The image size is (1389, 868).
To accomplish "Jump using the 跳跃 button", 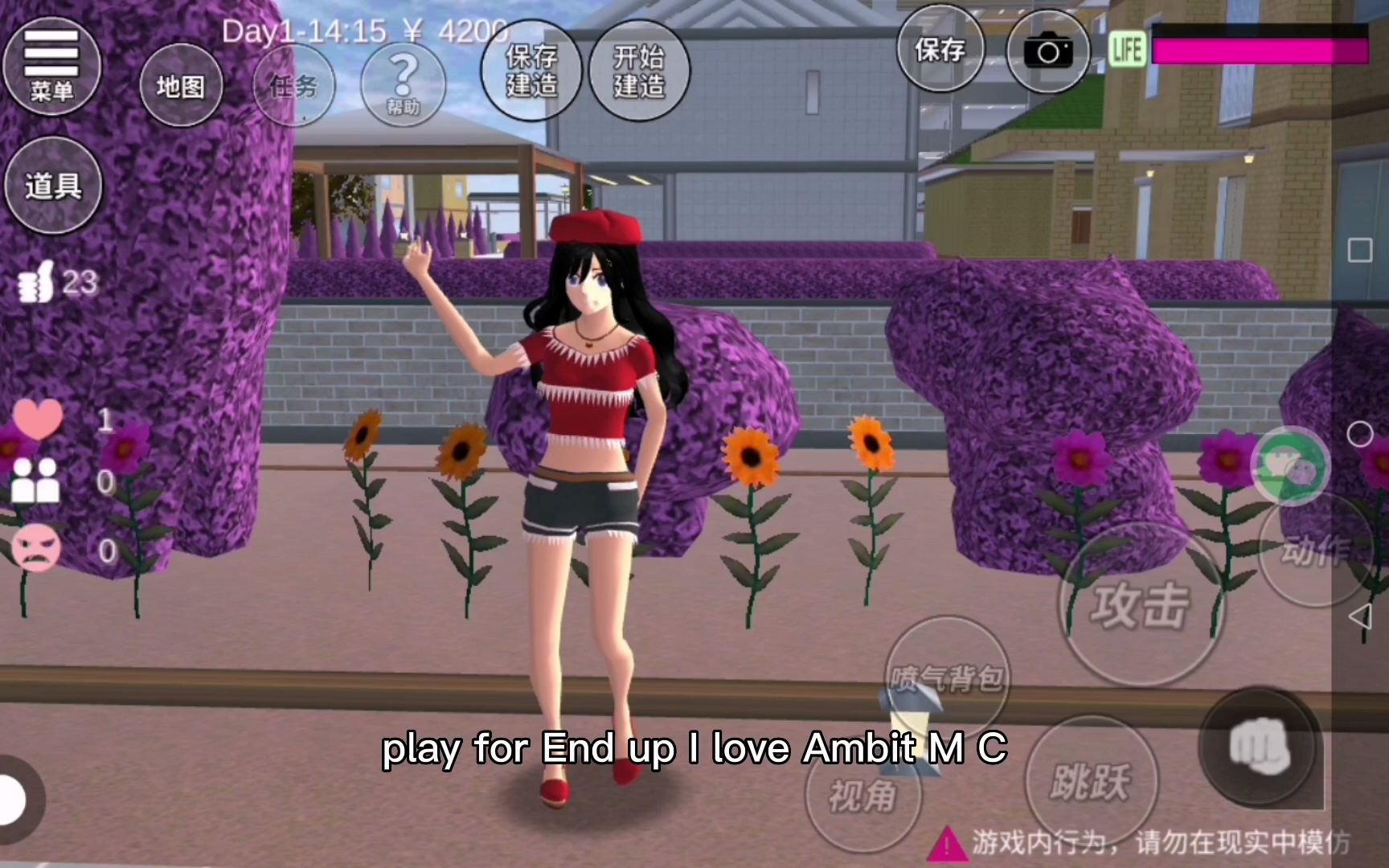I will point(1091,780).
